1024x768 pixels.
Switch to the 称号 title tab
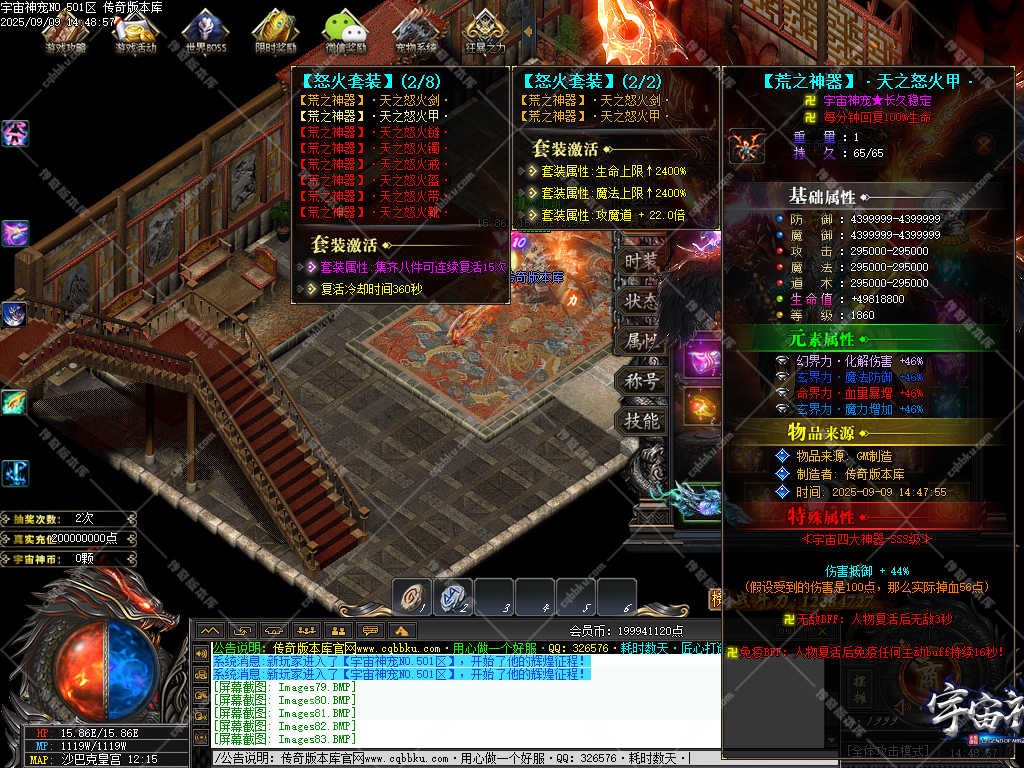tap(641, 381)
